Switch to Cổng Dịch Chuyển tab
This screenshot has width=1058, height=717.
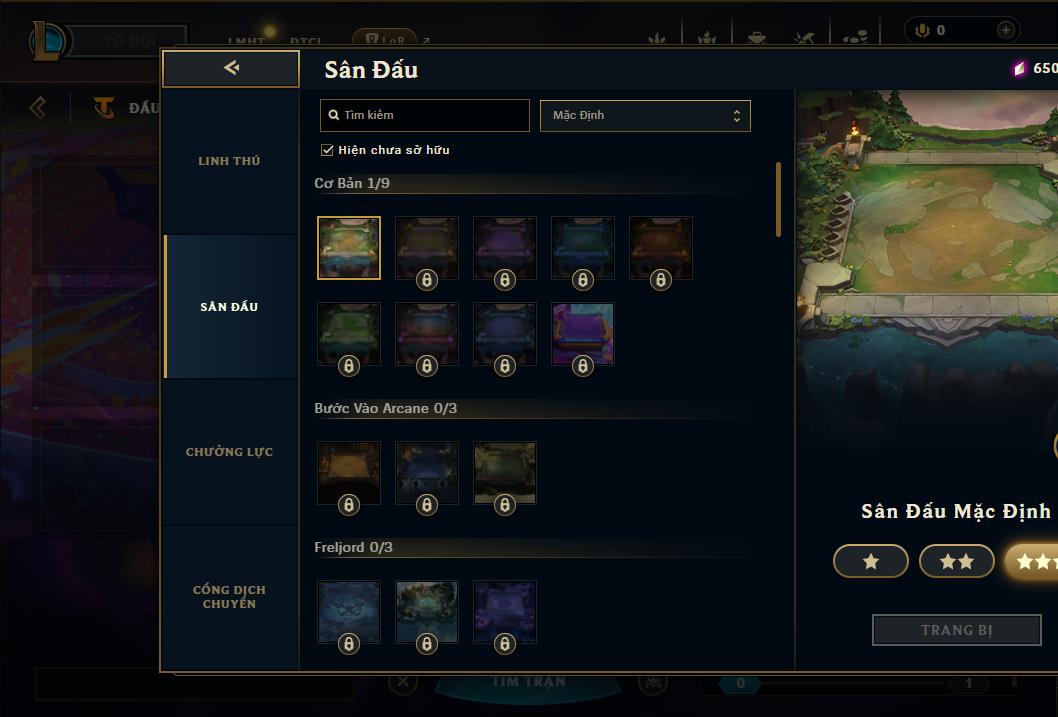[x=229, y=597]
